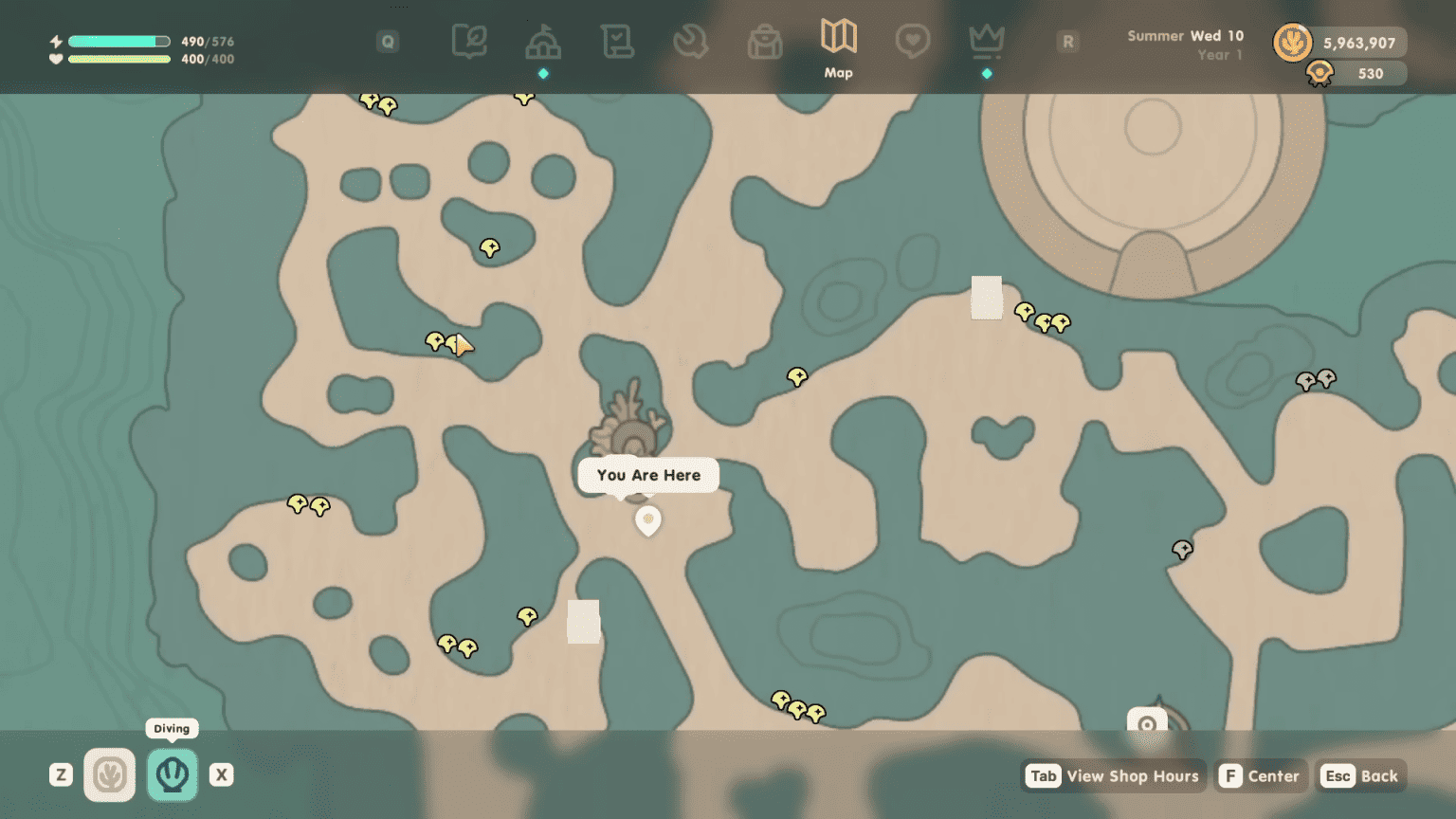Open the temple shrine icon
The height and width of the screenshot is (819, 1456).
[543, 42]
